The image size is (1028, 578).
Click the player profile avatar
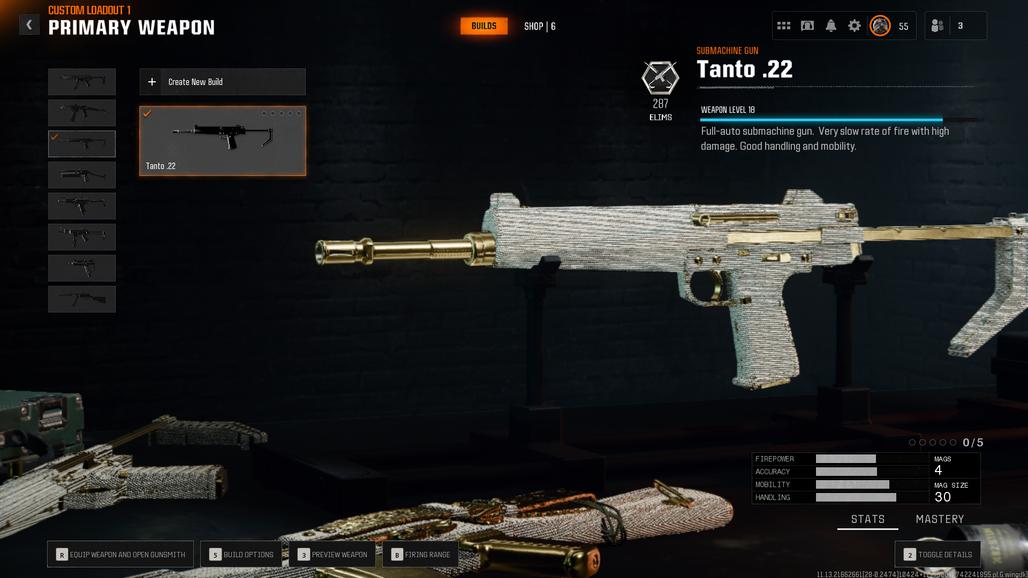(880, 26)
